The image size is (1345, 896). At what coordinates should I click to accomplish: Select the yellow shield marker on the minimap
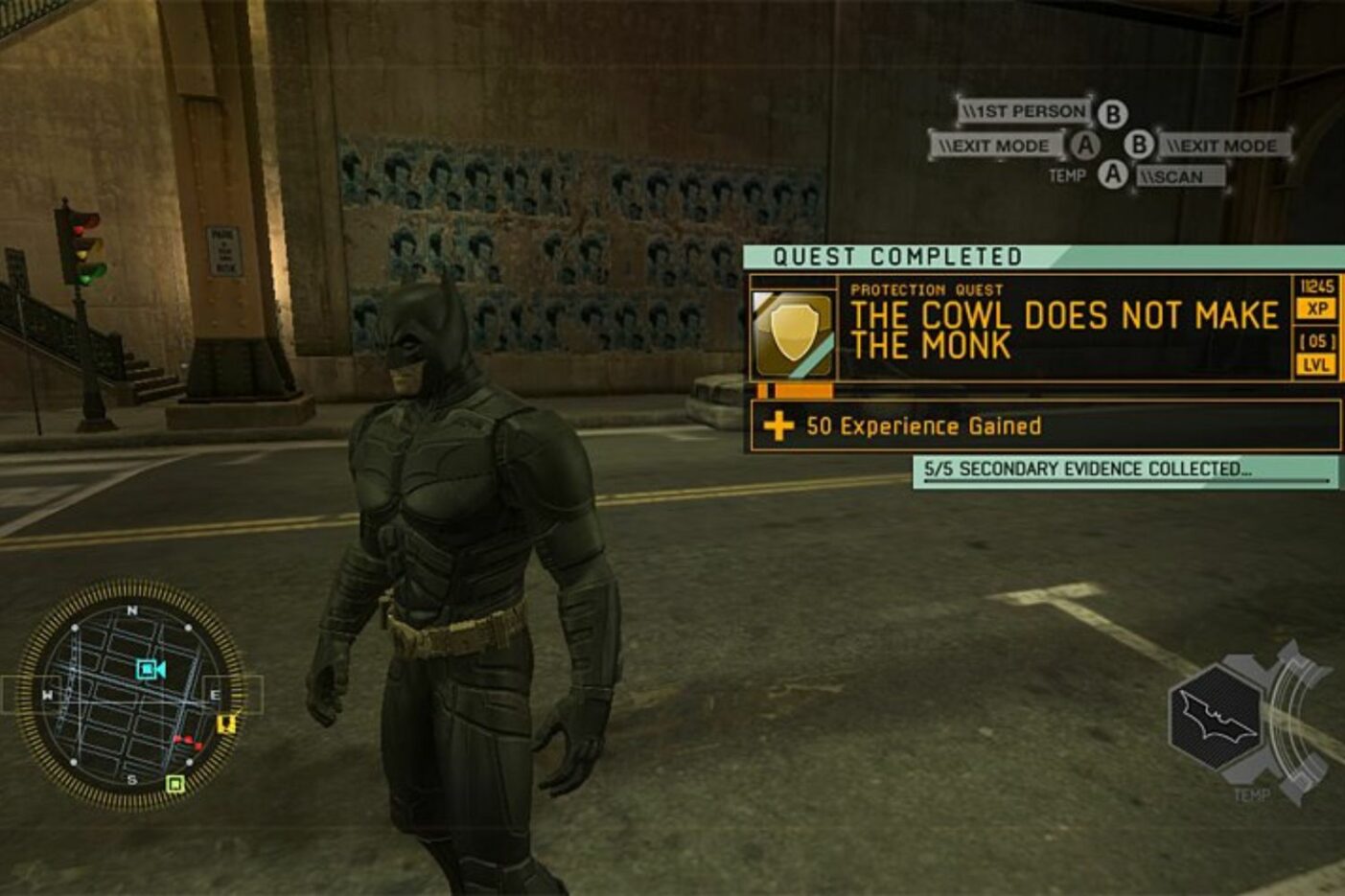(226, 724)
